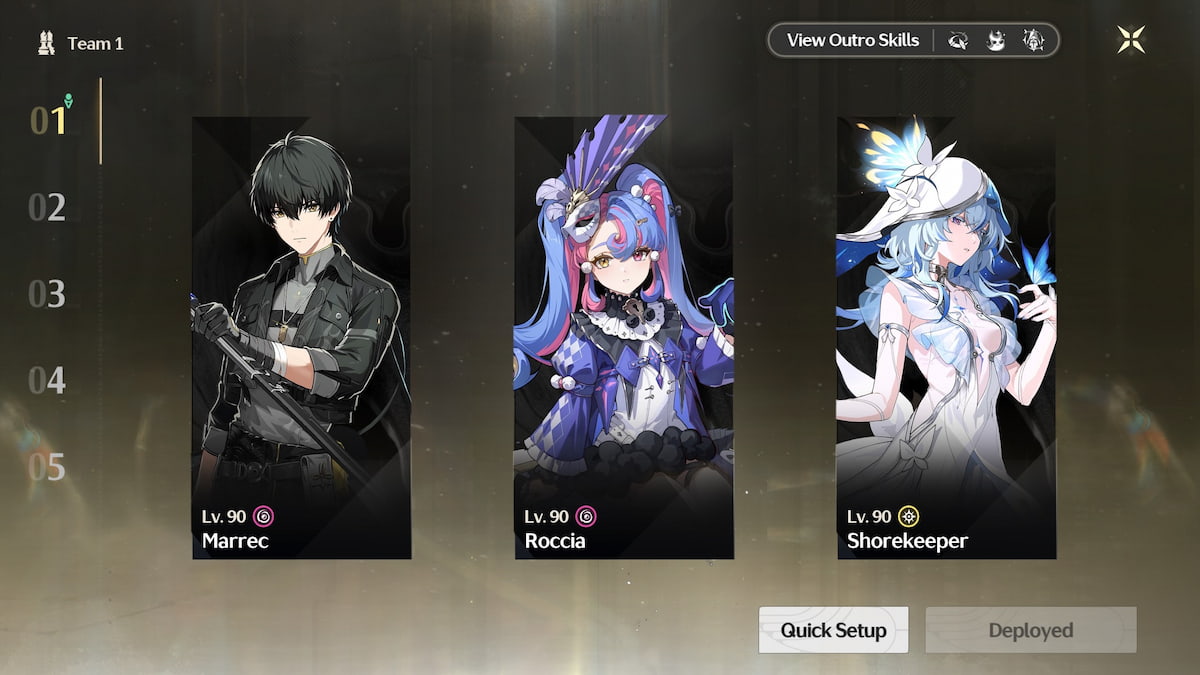Click the Deployed button
This screenshot has width=1200, height=675.
point(1030,630)
